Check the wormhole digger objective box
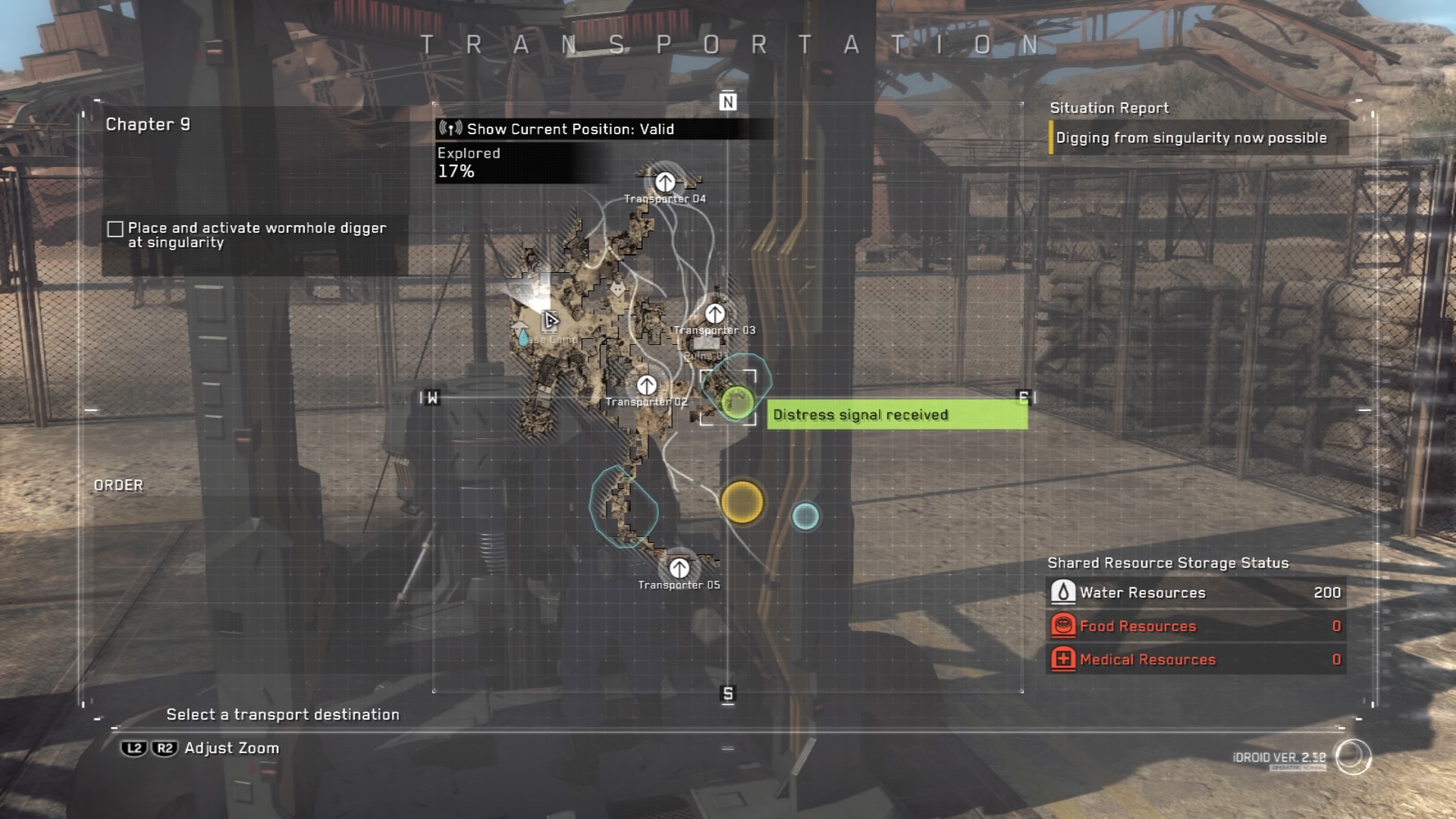The width and height of the screenshot is (1456, 819). click(115, 229)
